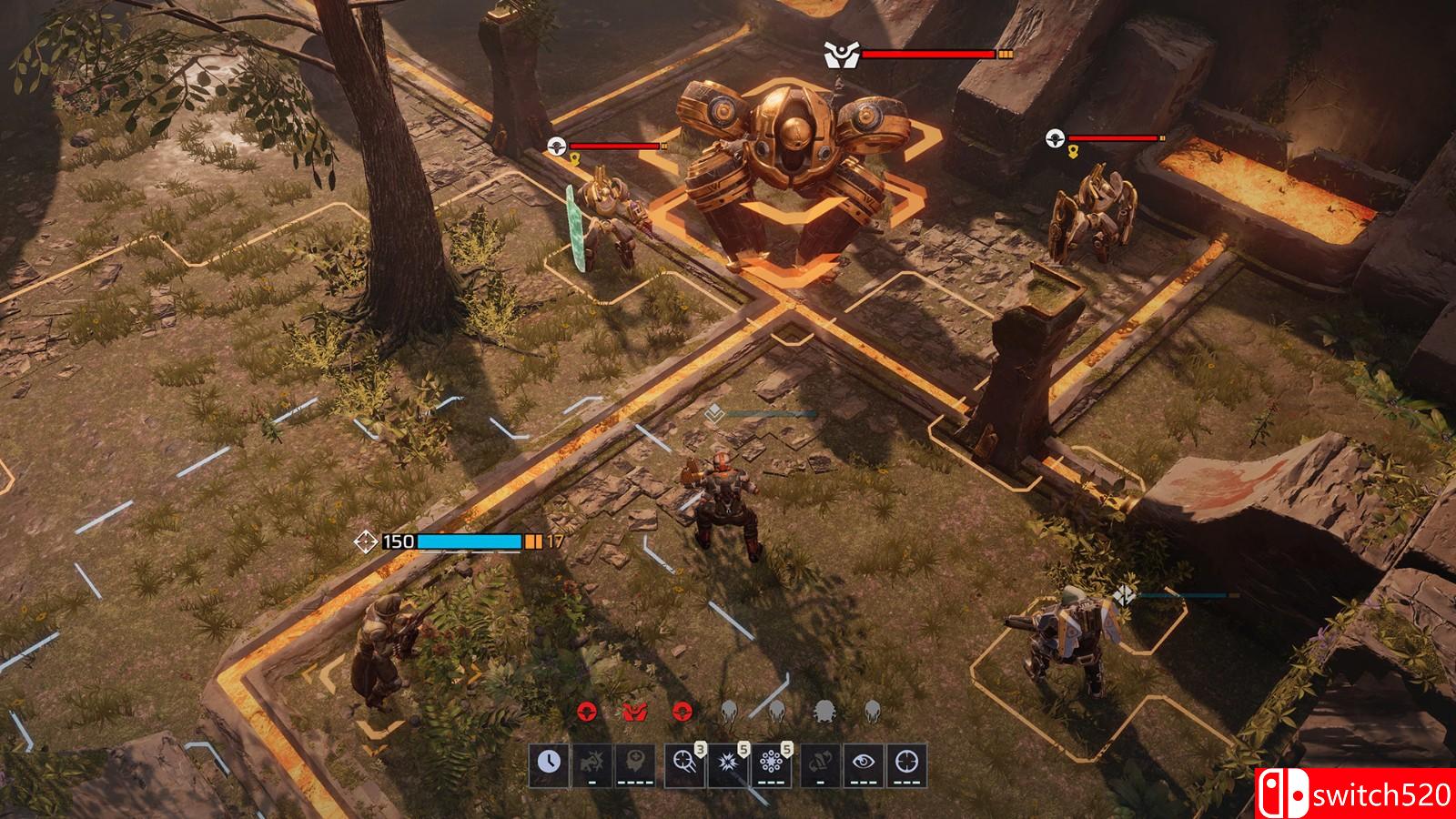
Task: Select the wide grey alien target icon
Action: pyautogui.click(x=824, y=711)
